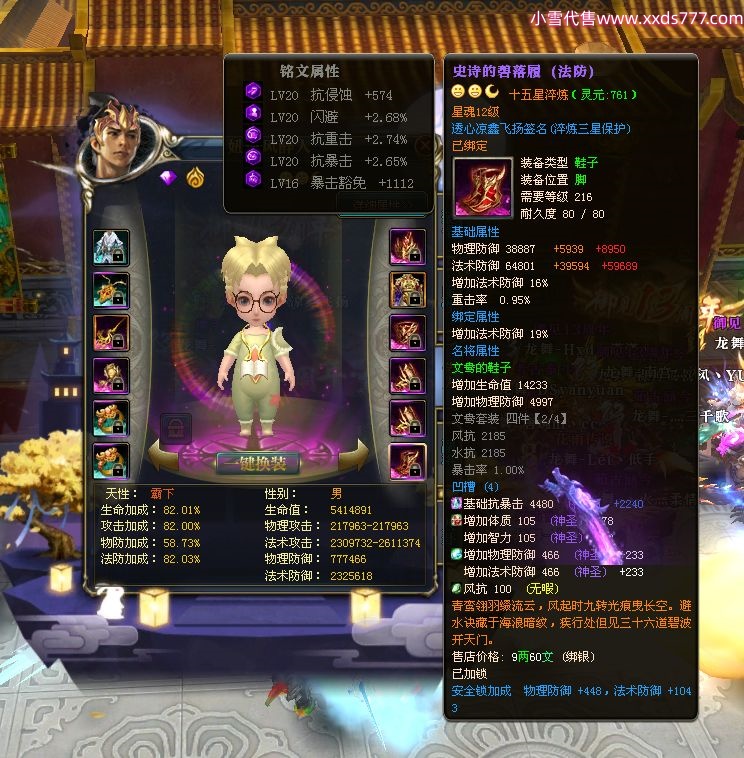
Task: Rotate character model with right arrow
Action: 352,459
